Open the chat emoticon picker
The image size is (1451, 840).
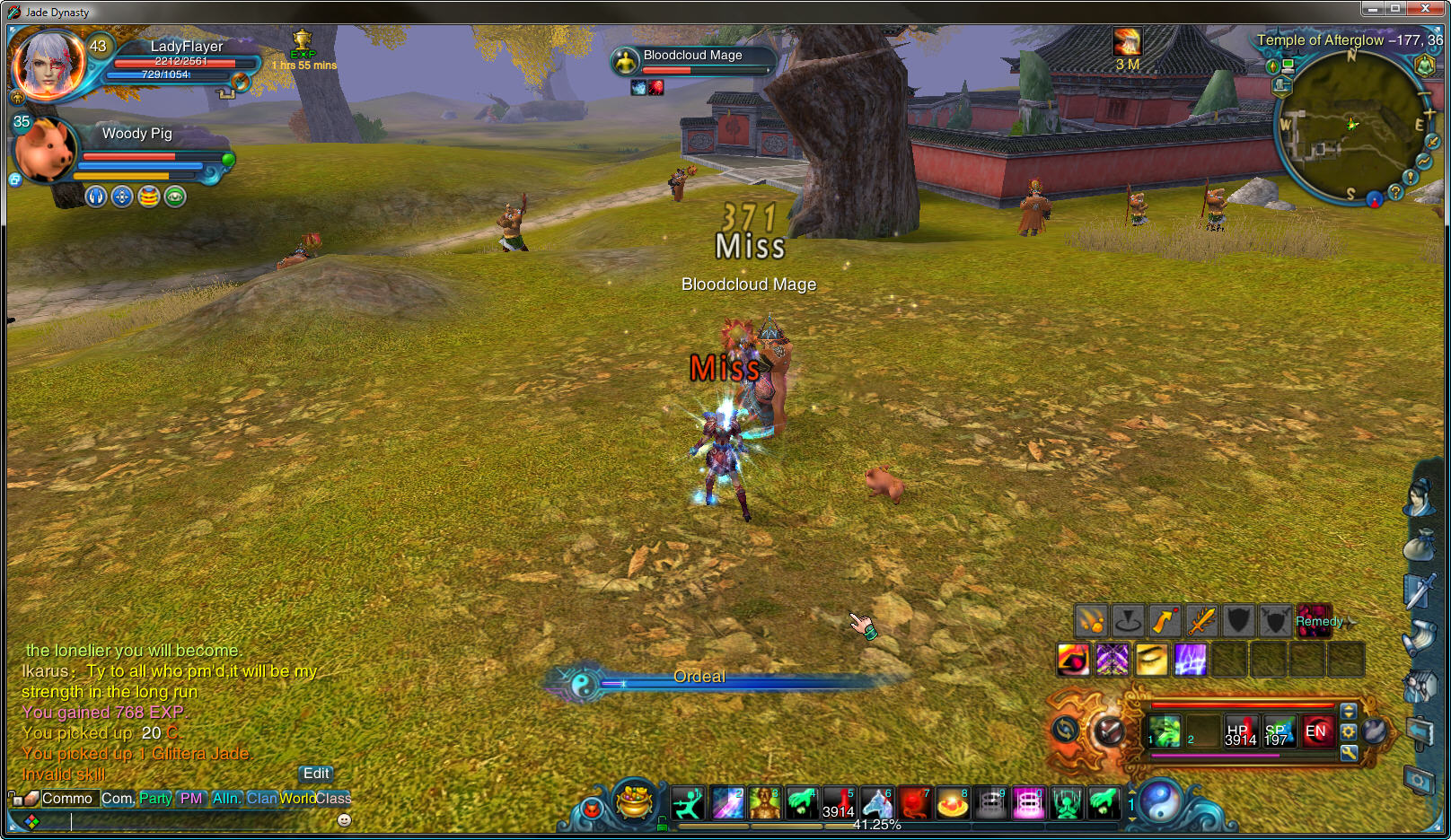pos(344,820)
